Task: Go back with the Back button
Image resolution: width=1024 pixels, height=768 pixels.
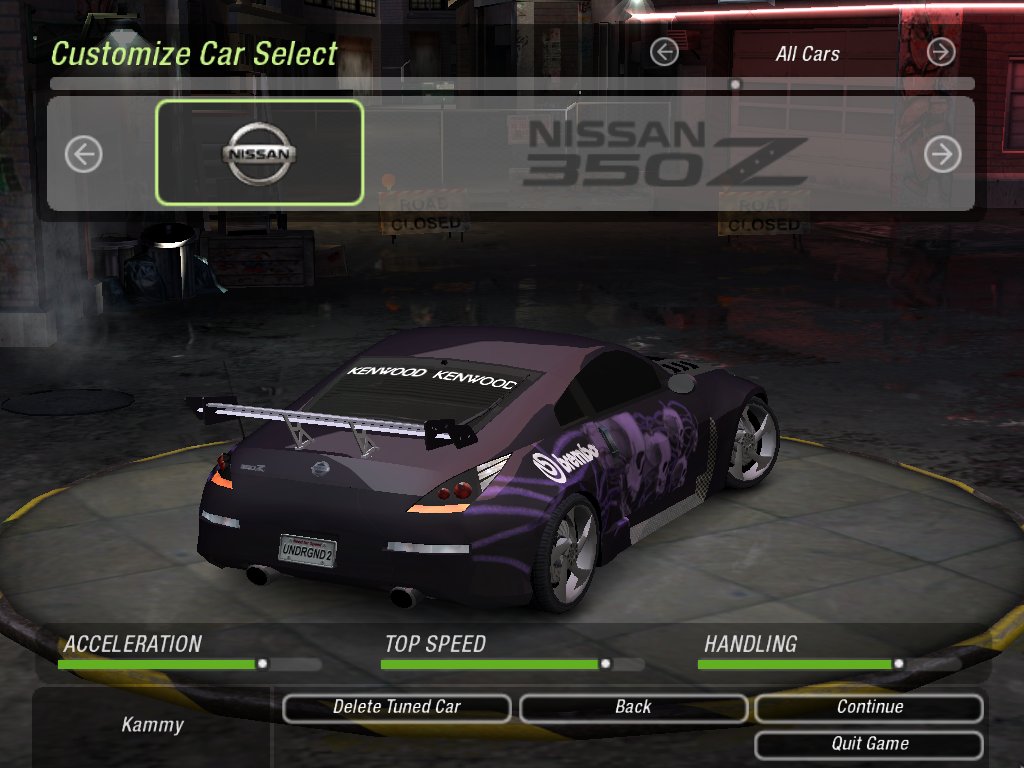Action: (633, 708)
